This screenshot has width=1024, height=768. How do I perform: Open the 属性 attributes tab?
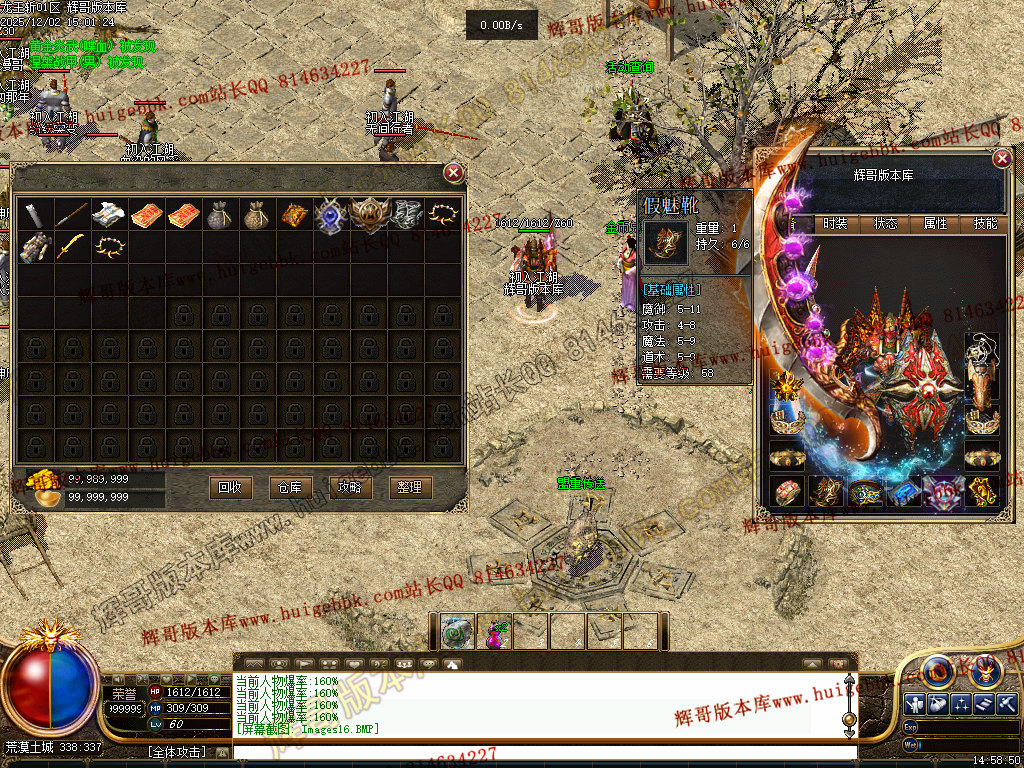click(x=936, y=224)
